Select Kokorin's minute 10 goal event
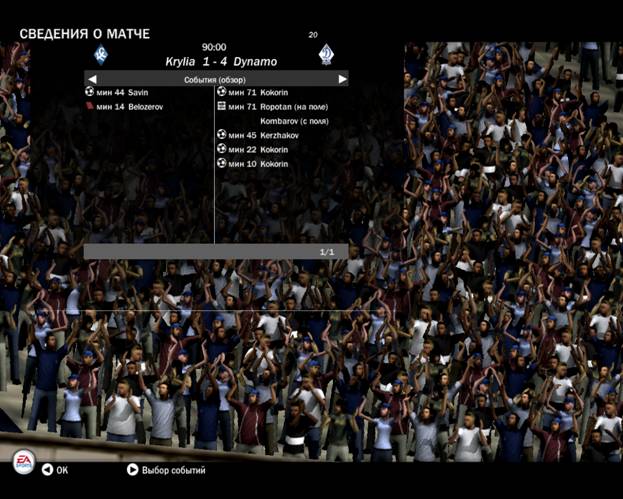 coord(258,163)
